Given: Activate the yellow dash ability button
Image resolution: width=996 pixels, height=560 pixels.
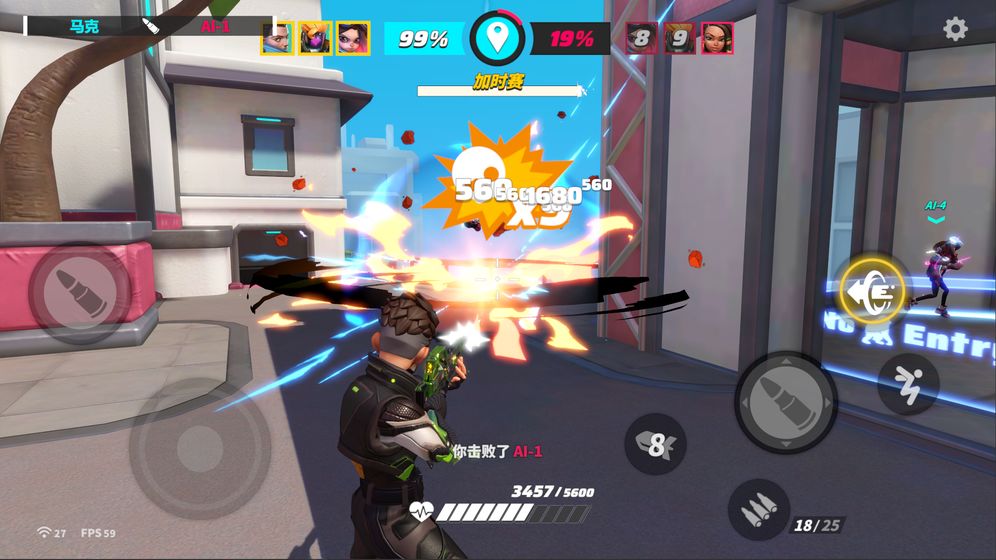Looking at the screenshot, I should 872,289.
